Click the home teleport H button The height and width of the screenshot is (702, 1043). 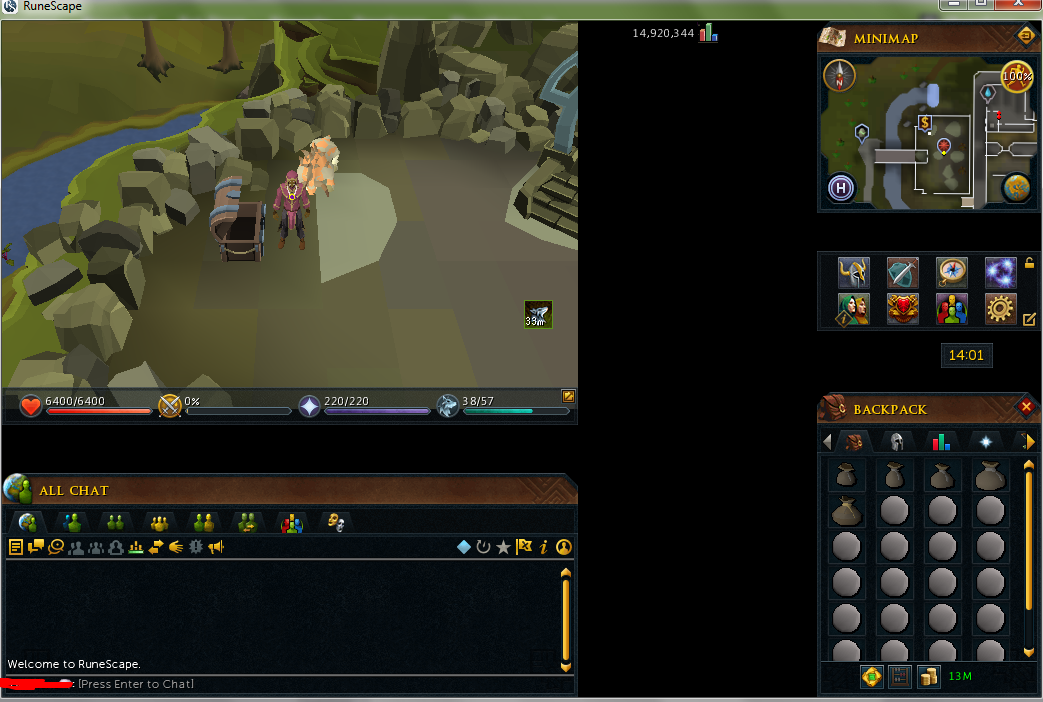tap(841, 188)
